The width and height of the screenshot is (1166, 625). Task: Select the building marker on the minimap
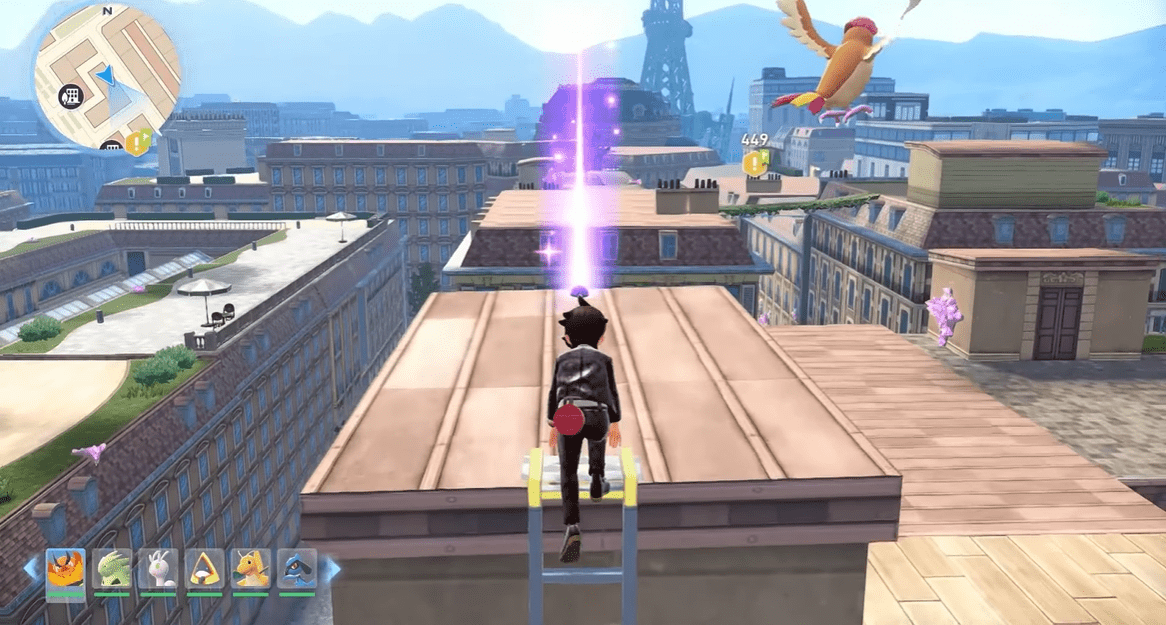coord(70,96)
